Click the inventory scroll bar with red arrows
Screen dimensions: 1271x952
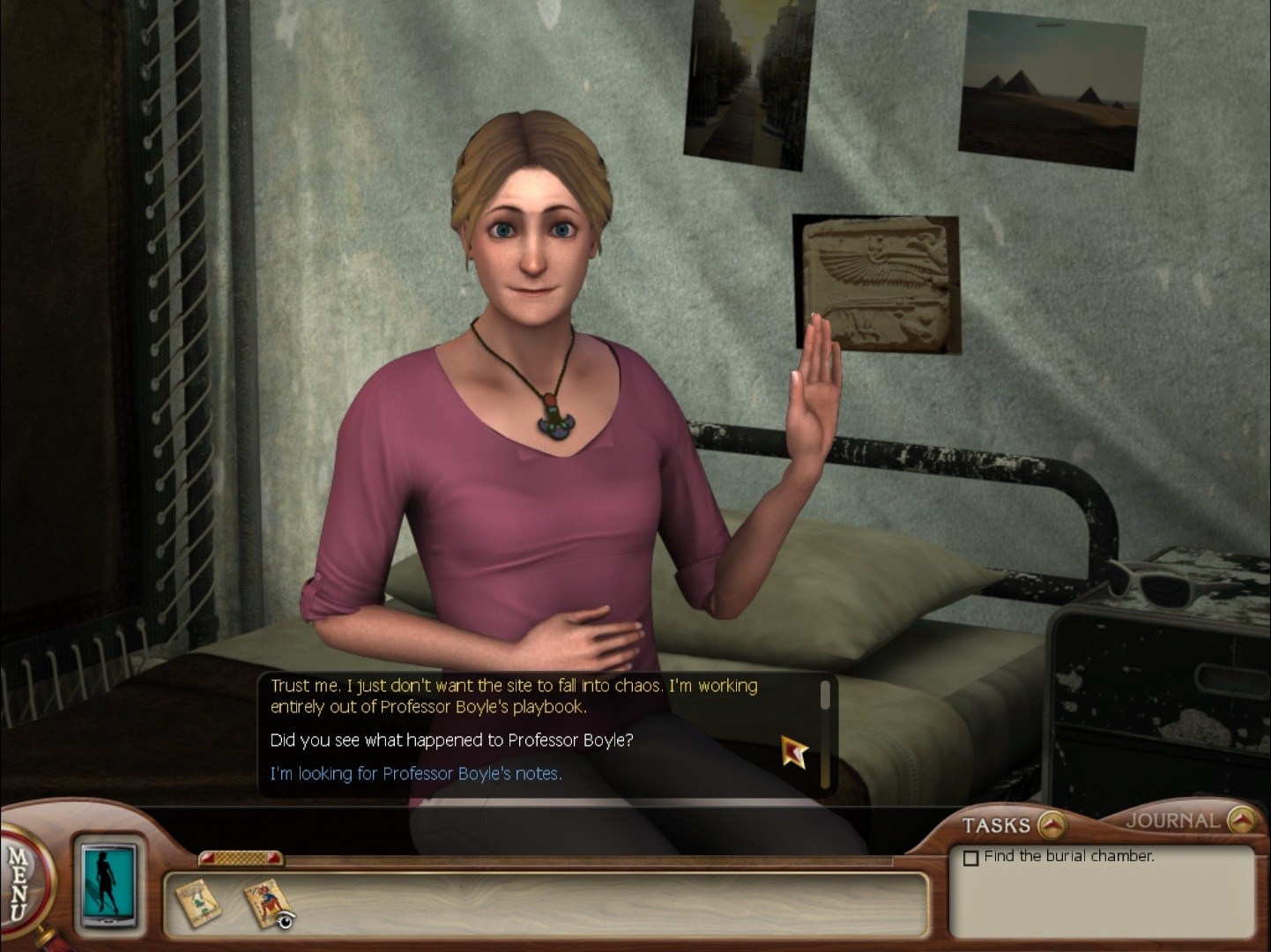tap(240, 858)
